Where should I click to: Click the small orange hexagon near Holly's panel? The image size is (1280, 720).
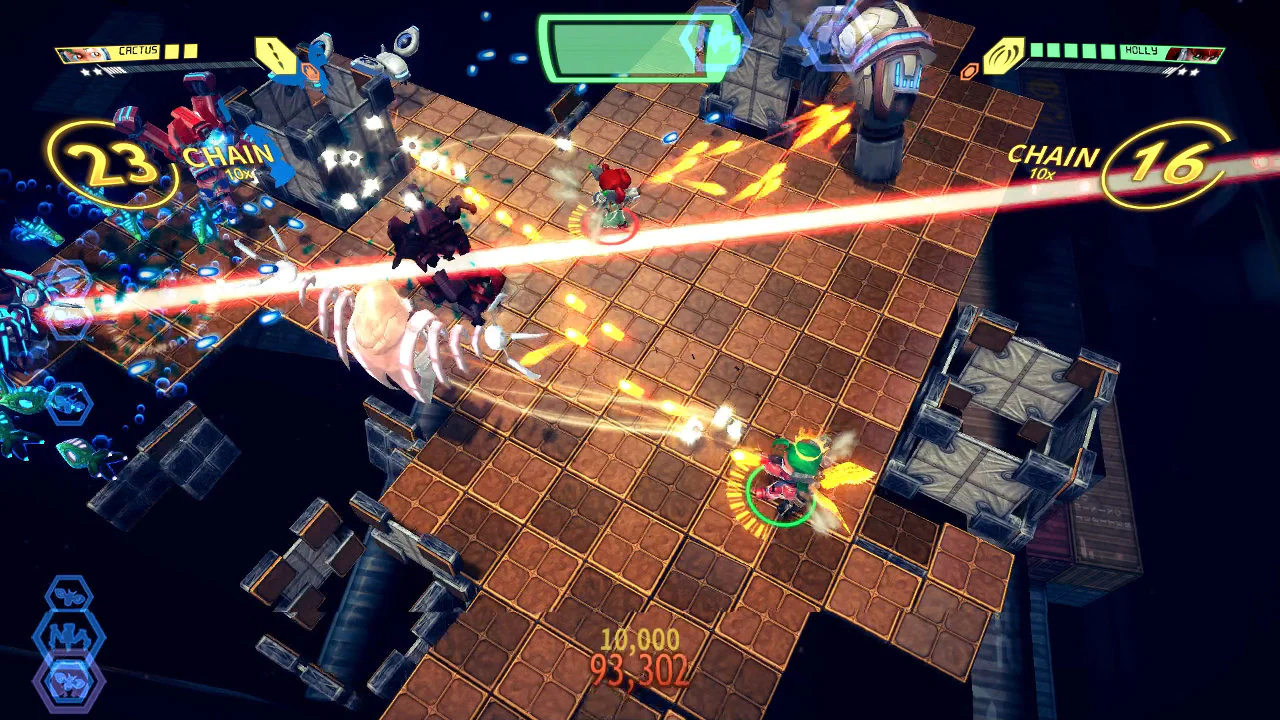pos(970,70)
